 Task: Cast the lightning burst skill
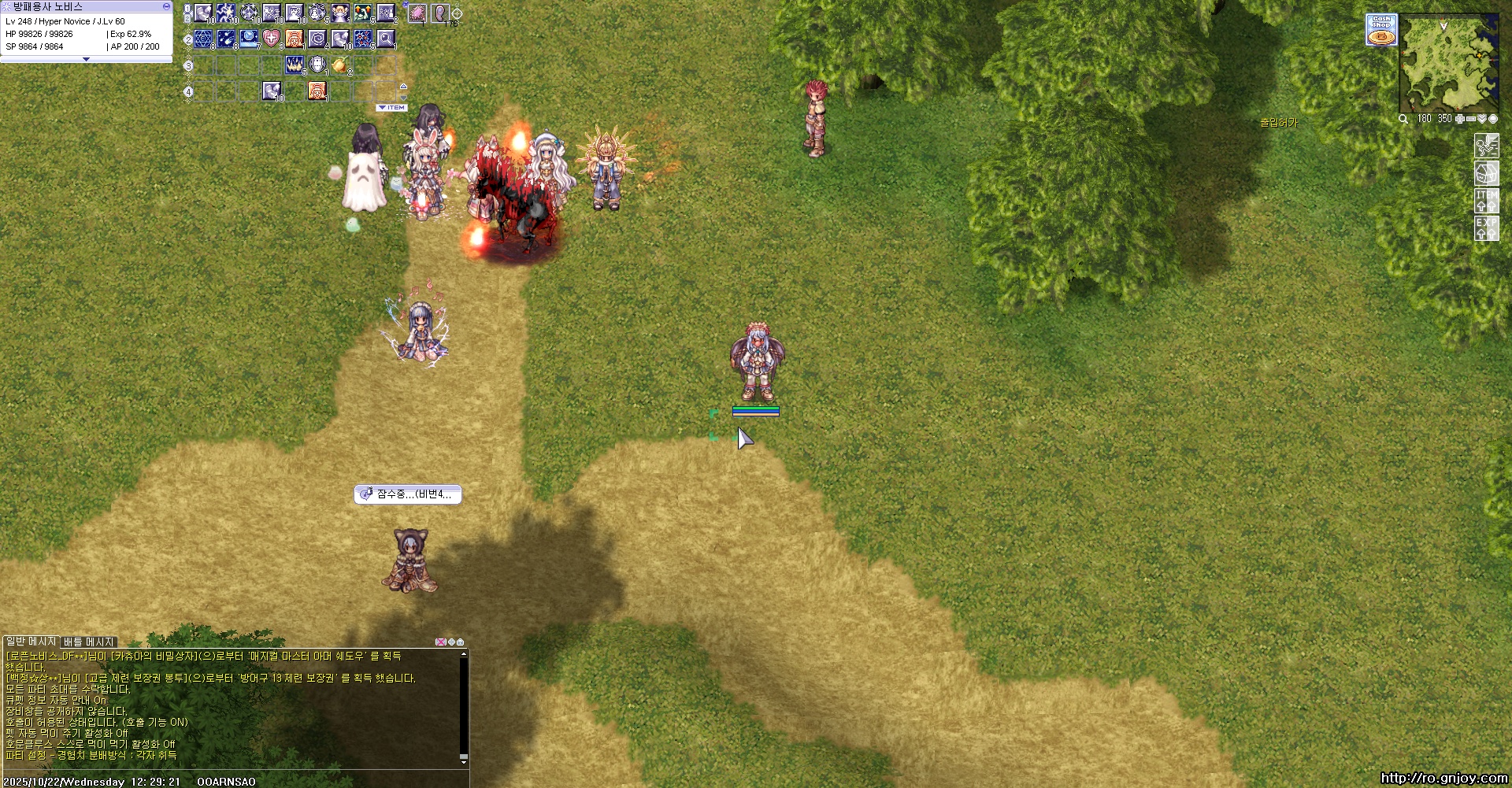coord(226,13)
